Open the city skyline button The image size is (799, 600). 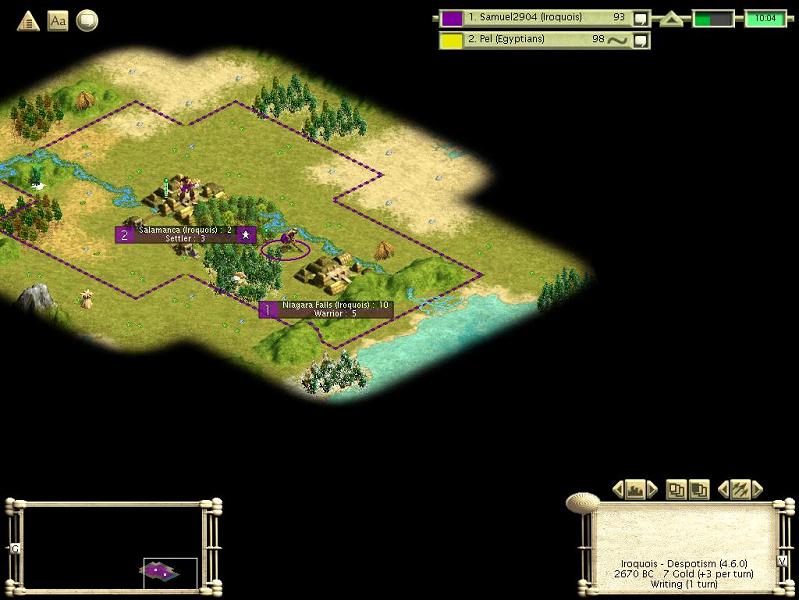pyautogui.click(x=634, y=489)
